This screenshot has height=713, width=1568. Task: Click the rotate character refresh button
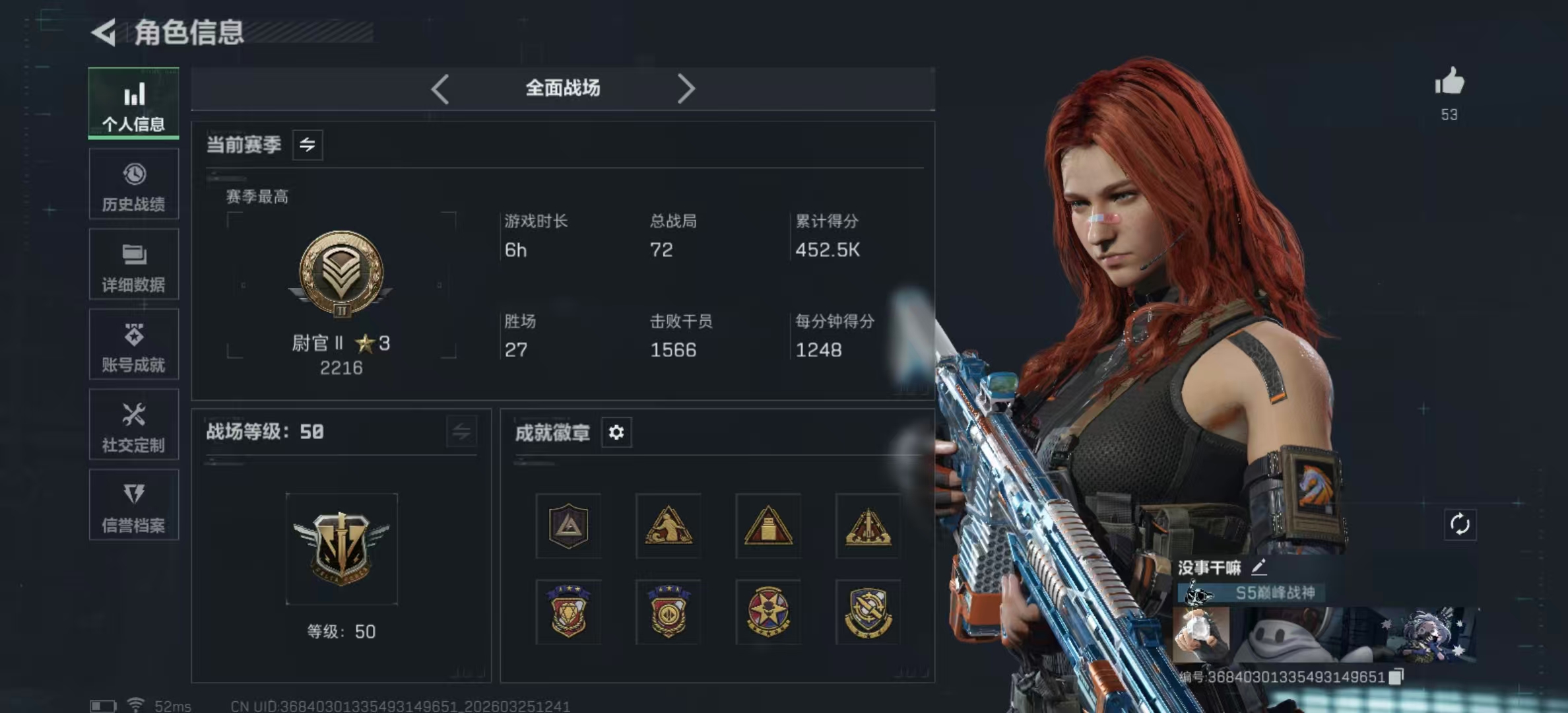click(x=1460, y=525)
